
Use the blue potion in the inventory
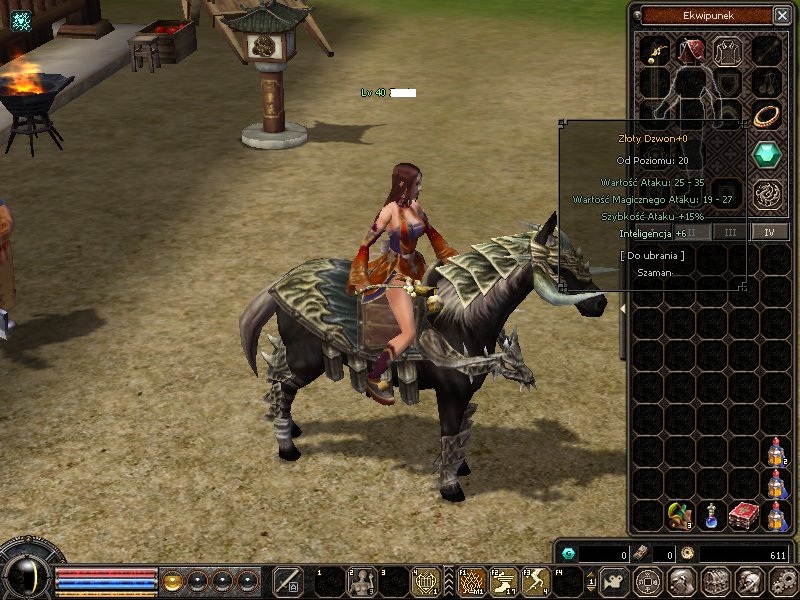pyautogui.click(x=712, y=516)
